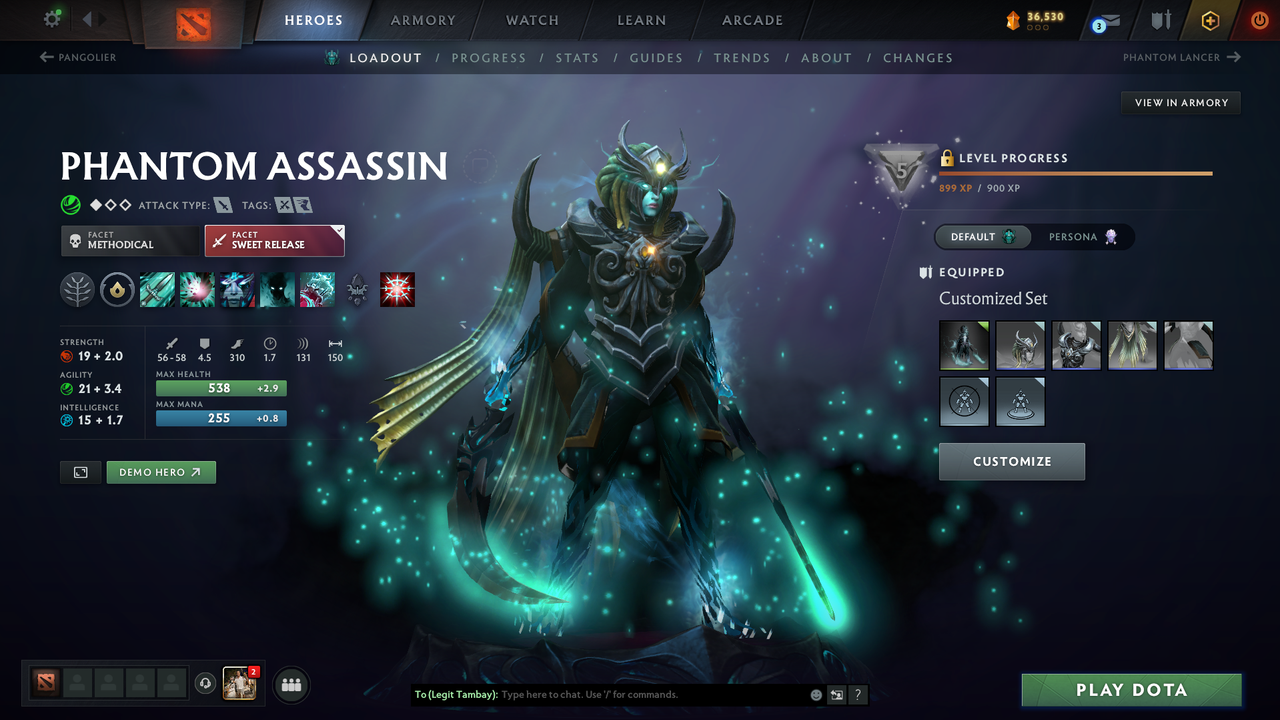Open the Blur ability details

tap(236, 290)
